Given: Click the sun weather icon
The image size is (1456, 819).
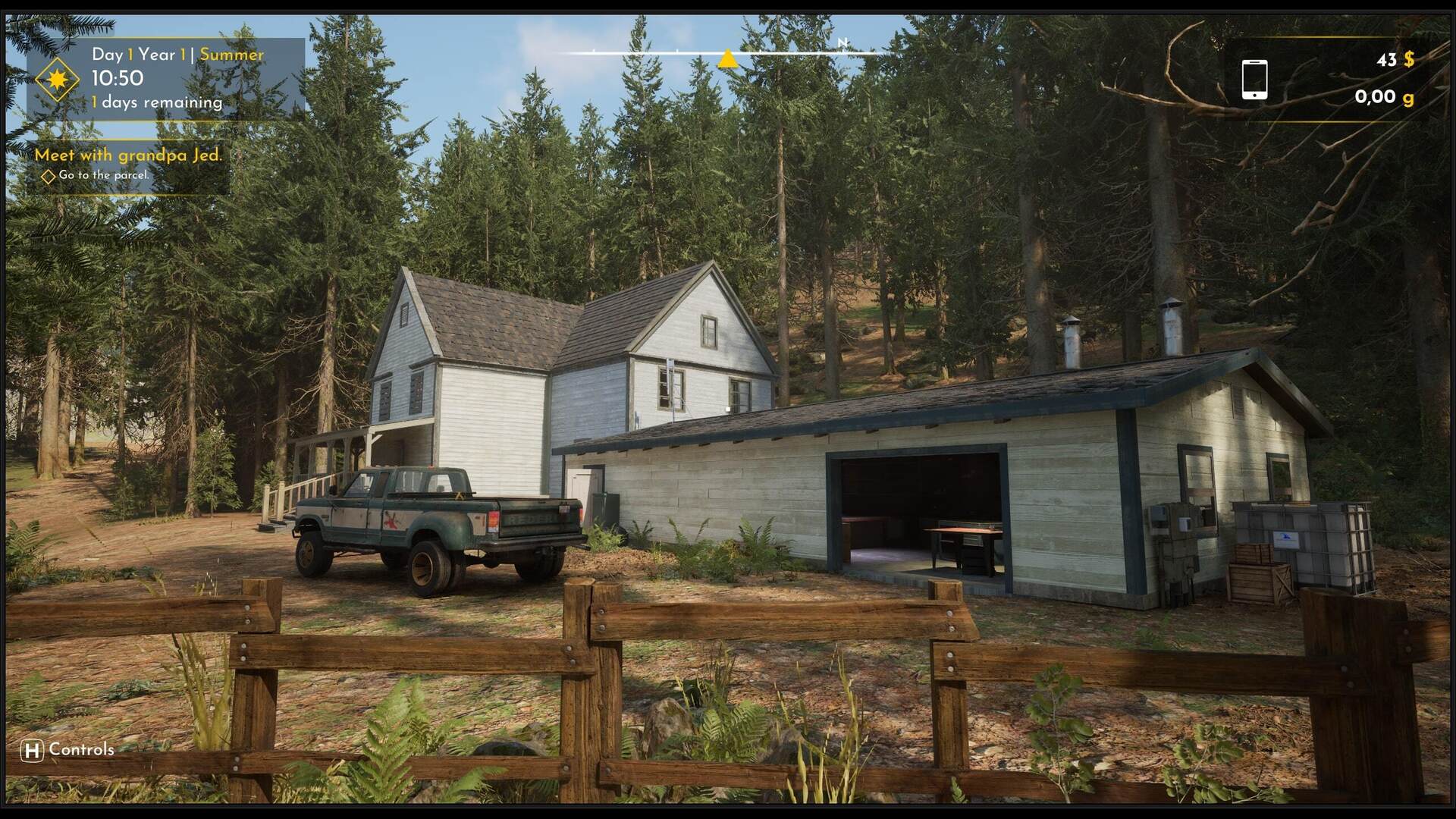Looking at the screenshot, I should (x=57, y=79).
